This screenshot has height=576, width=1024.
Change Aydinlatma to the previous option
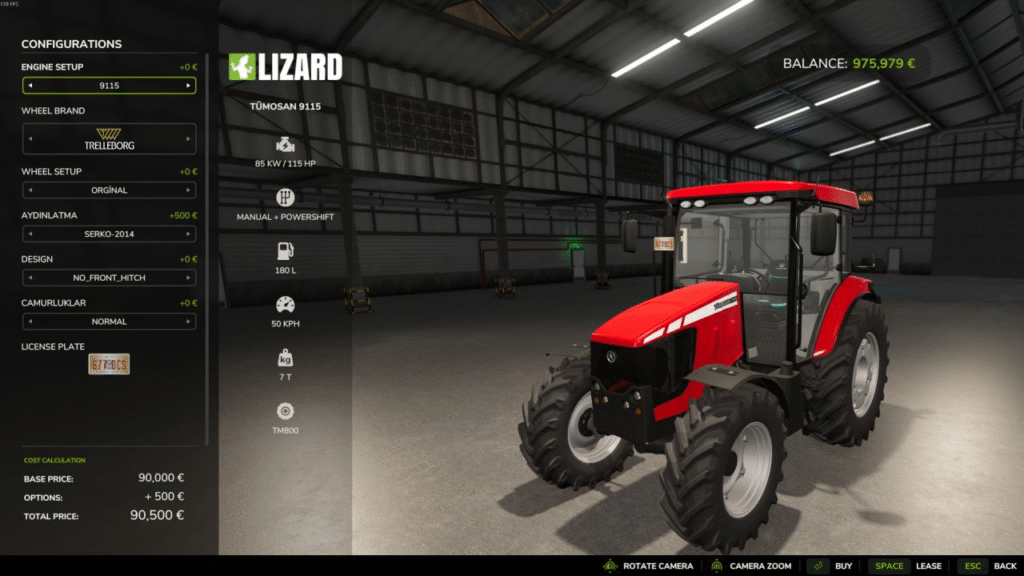tap(30, 234)
